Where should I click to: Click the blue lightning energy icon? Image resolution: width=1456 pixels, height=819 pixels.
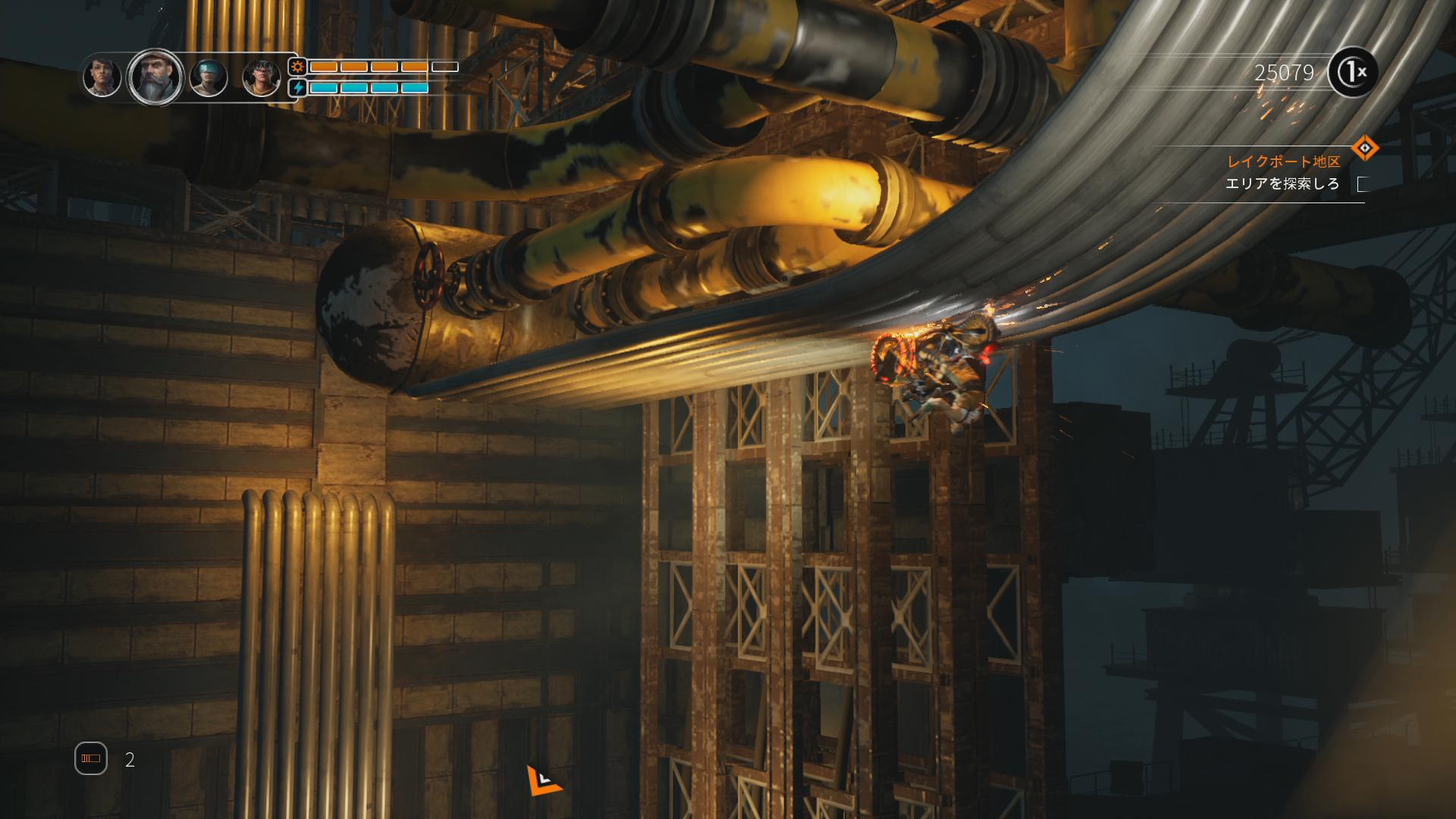click(298, 88)
